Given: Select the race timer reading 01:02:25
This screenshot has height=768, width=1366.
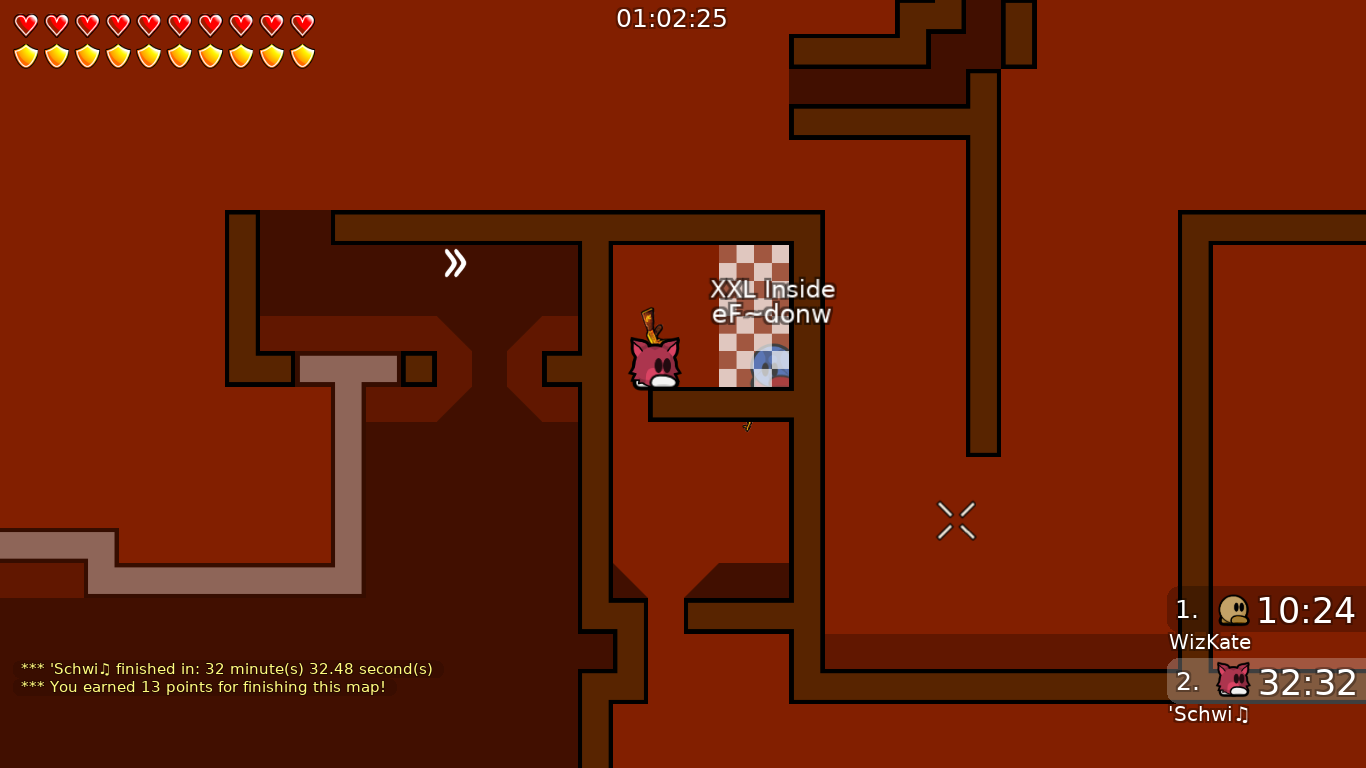Looking at the screenshot, I should coord(671,17).
